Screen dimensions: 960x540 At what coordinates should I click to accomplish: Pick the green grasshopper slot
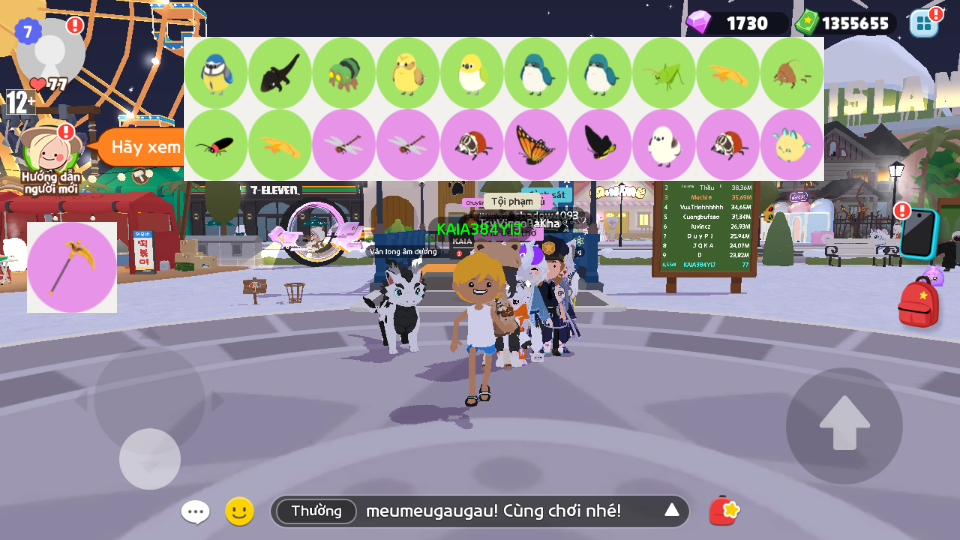point(664,74)
